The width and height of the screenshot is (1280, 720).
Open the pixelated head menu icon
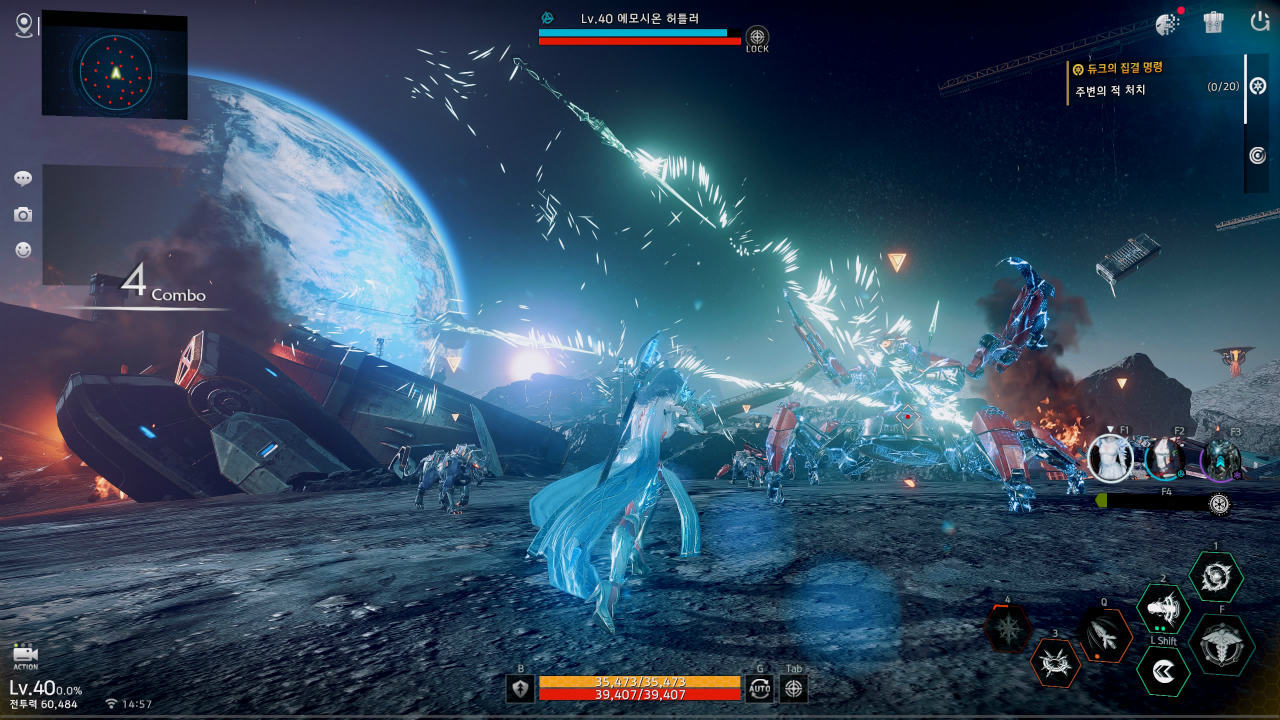[1166, 22]
